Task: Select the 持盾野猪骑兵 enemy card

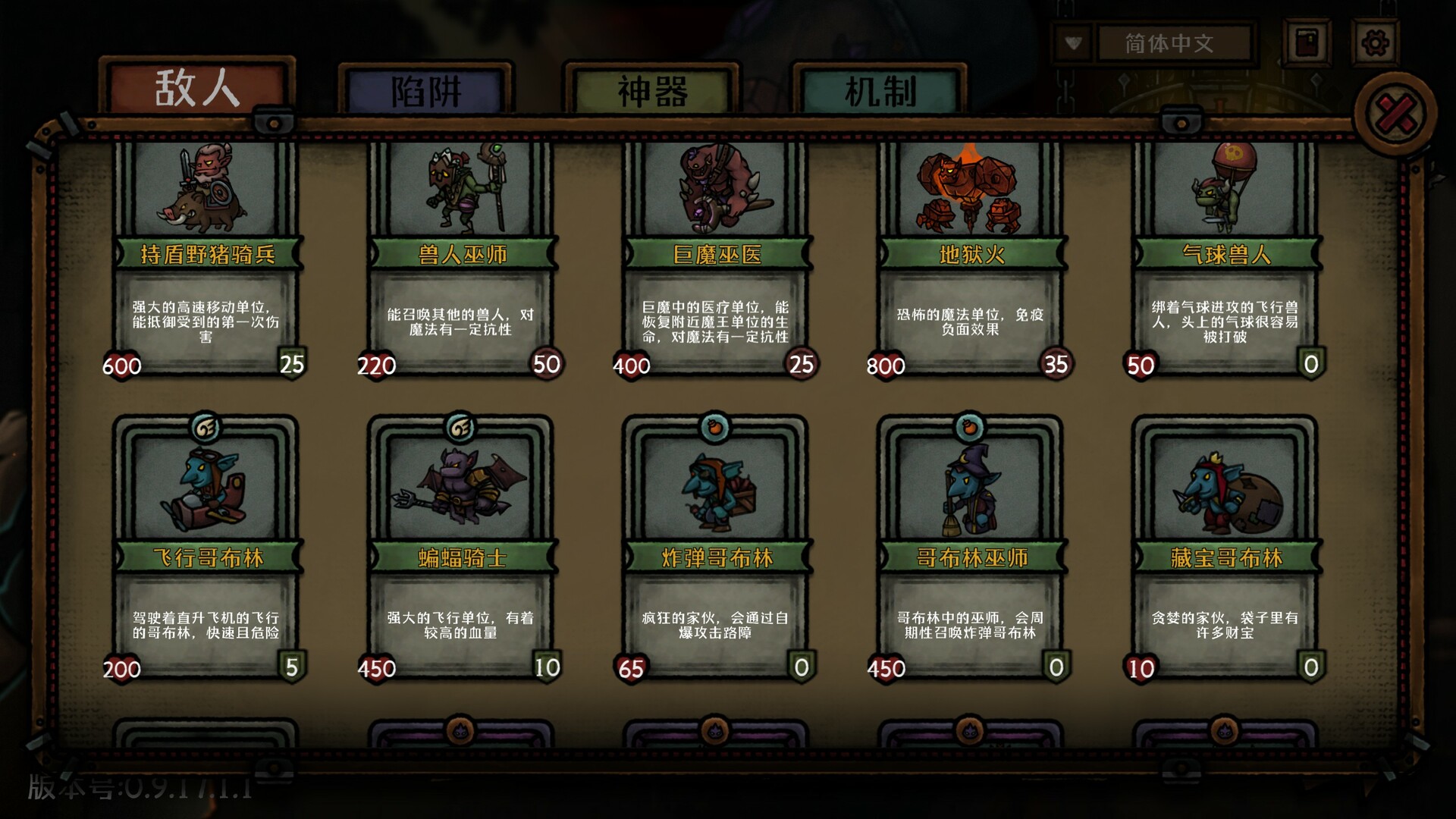Action: (x=206, y=258)
